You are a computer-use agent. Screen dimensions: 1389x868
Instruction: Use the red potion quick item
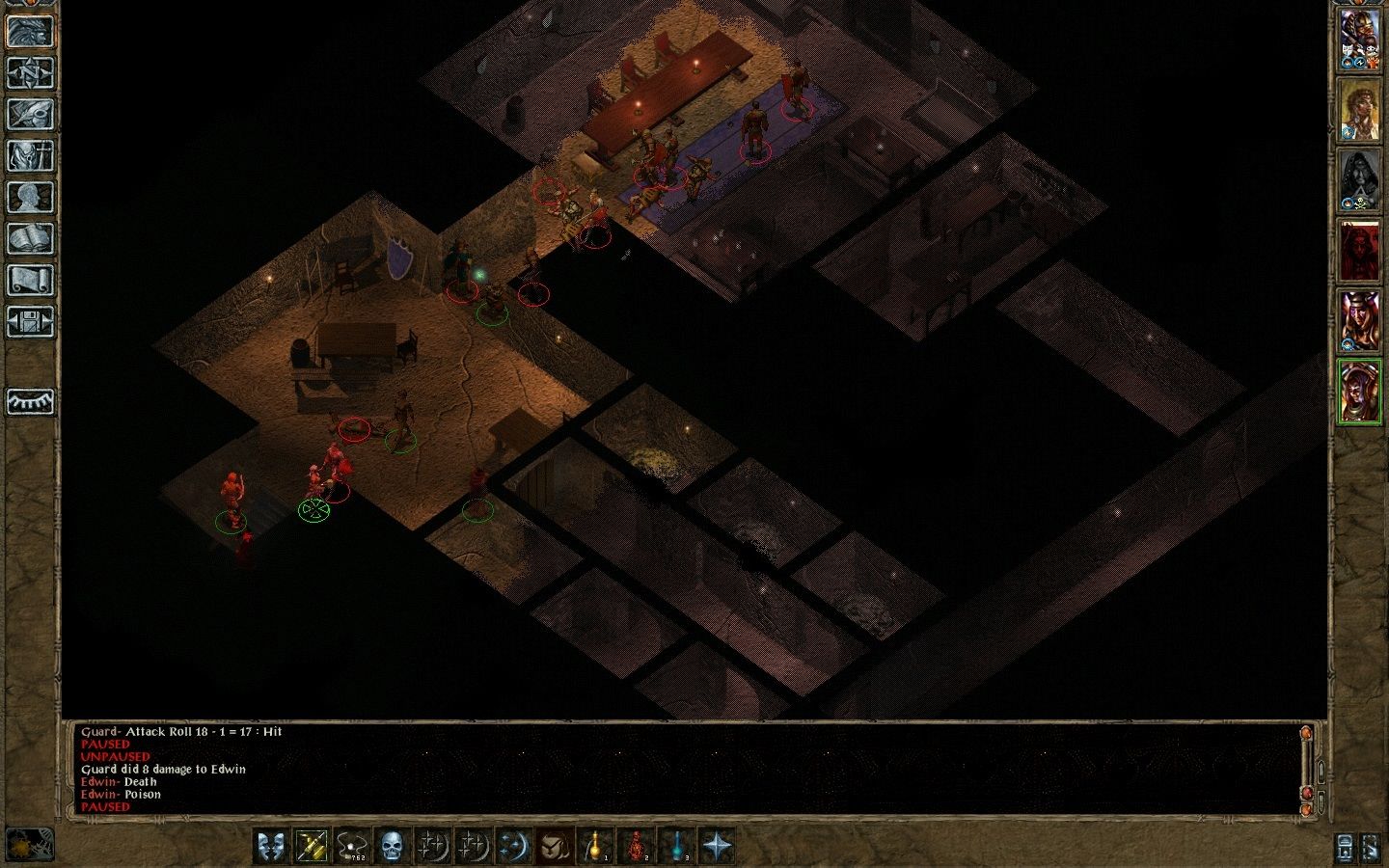click(x=636, y=846)
